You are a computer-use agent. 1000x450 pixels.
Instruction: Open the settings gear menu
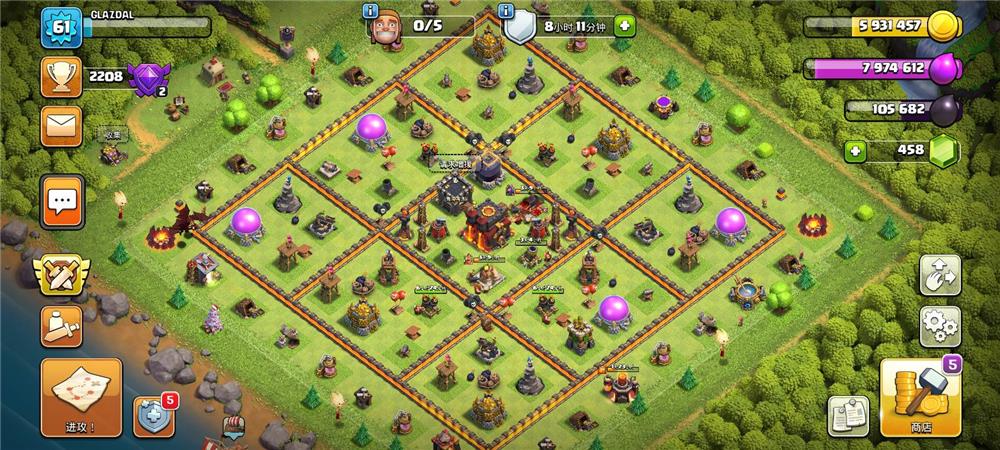point(940,325)
